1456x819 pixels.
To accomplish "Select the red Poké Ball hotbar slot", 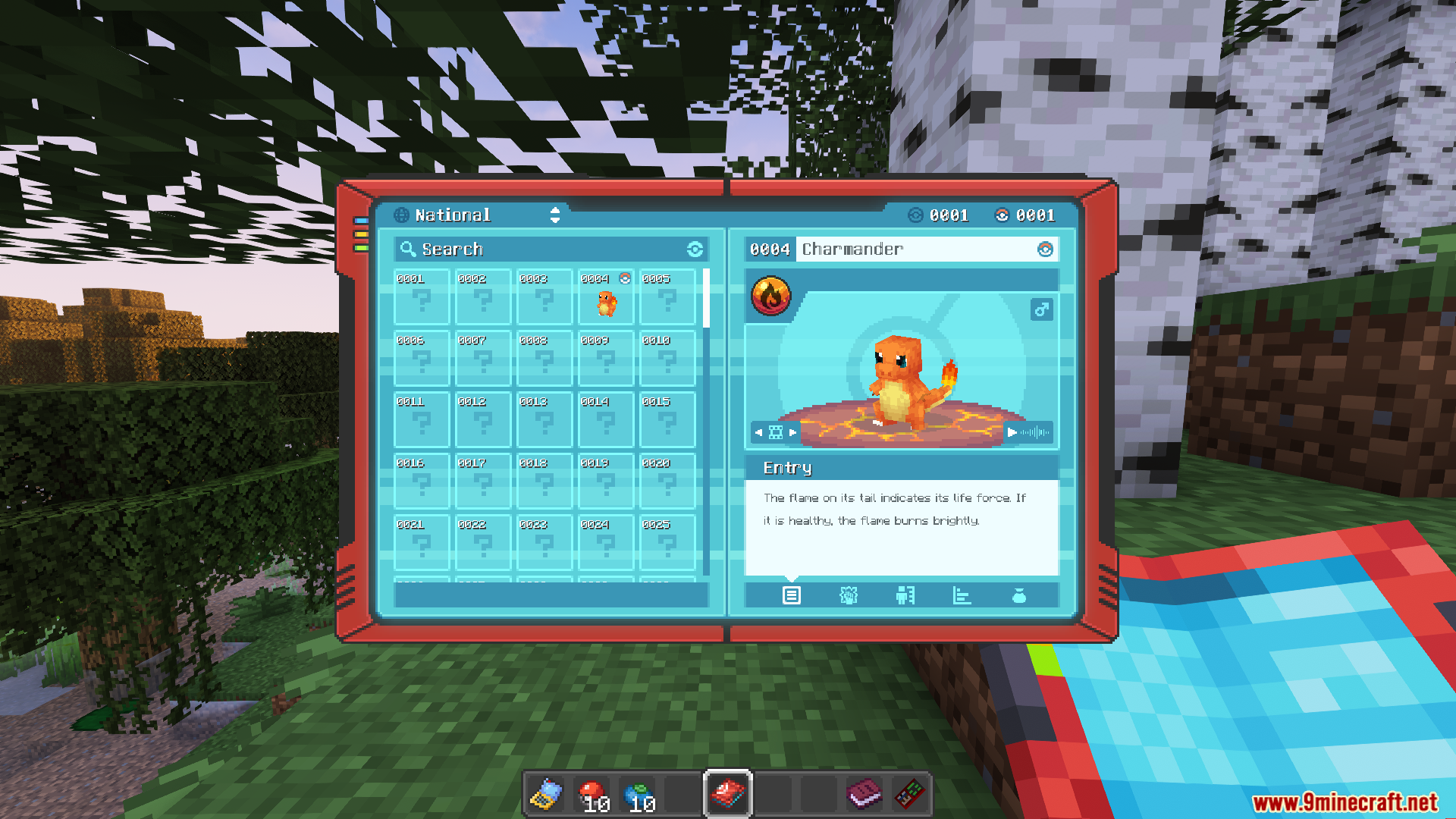I will [x=591, y=795].
